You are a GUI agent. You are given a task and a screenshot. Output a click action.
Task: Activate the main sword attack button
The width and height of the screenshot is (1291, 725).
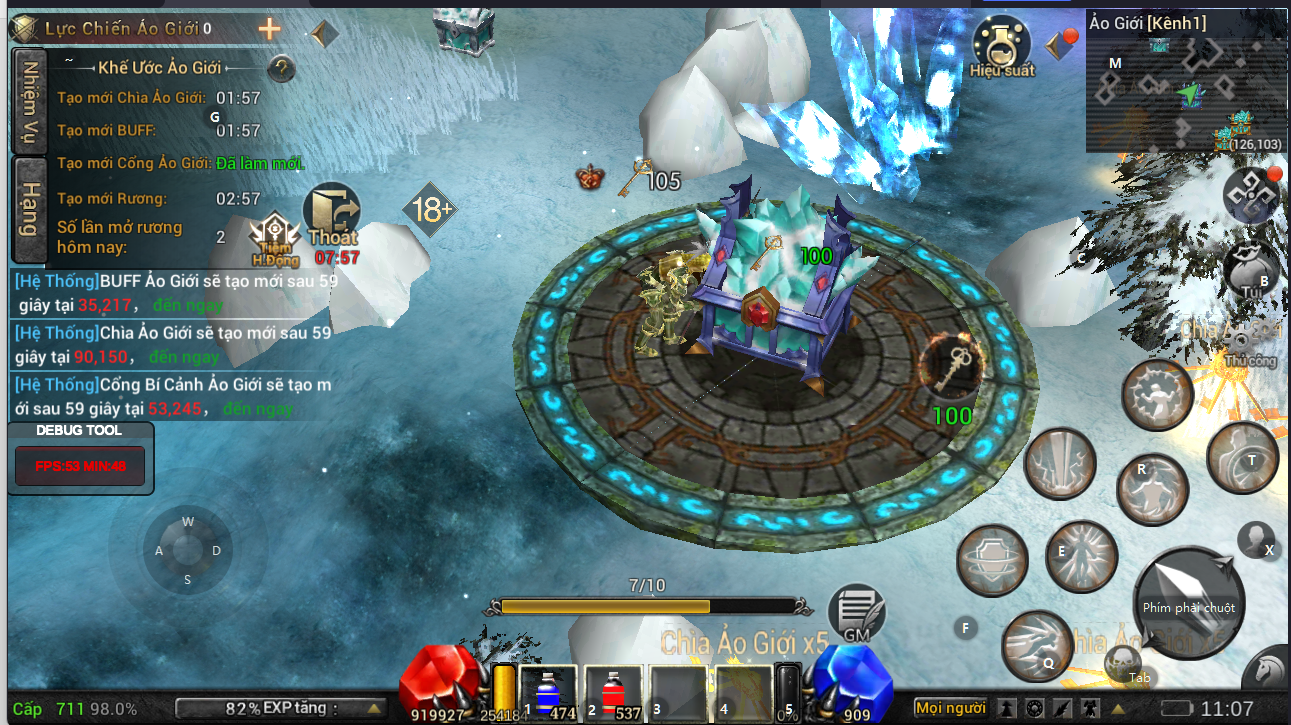[1188, 599]
